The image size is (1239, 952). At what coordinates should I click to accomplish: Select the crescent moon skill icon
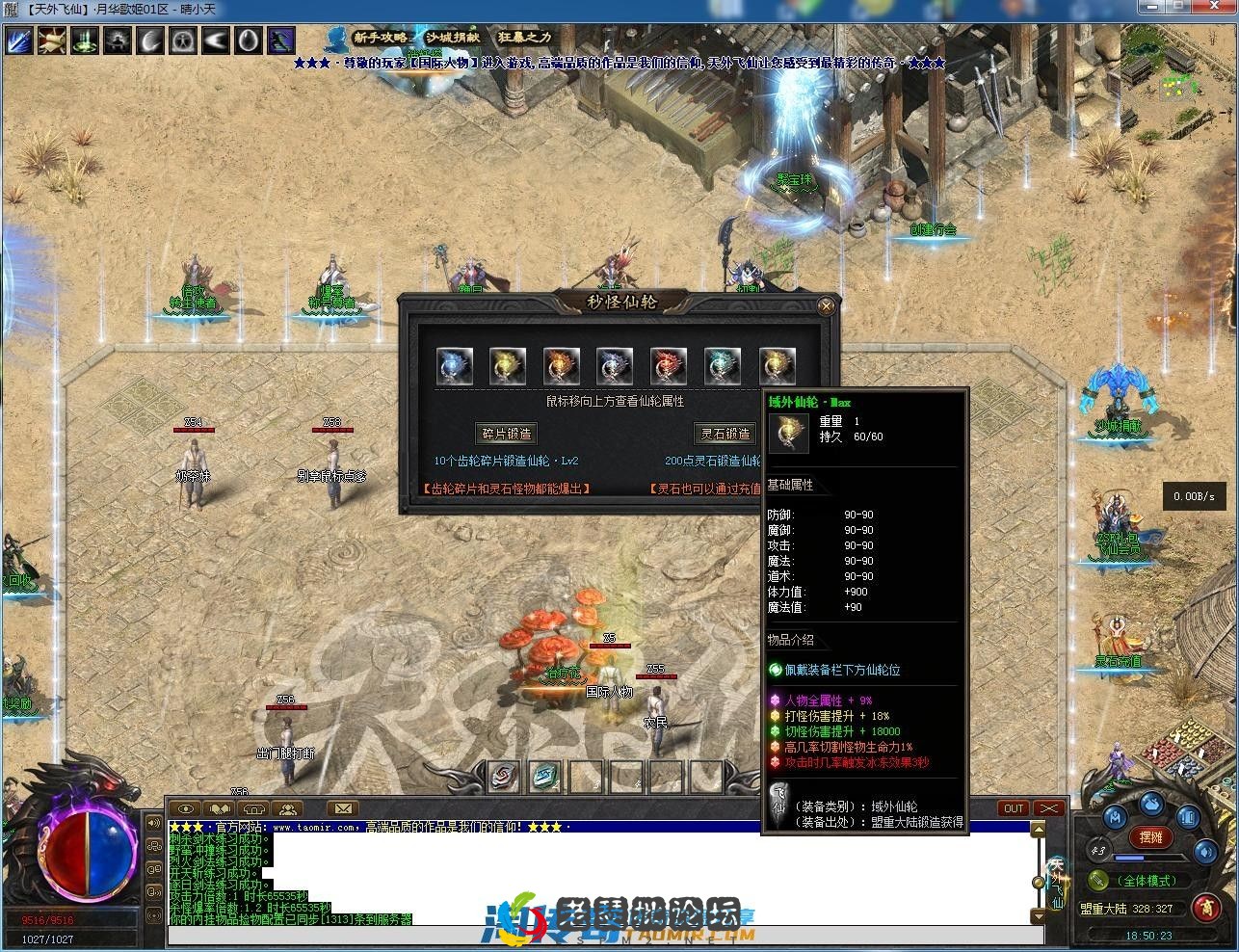click(149, 40)
